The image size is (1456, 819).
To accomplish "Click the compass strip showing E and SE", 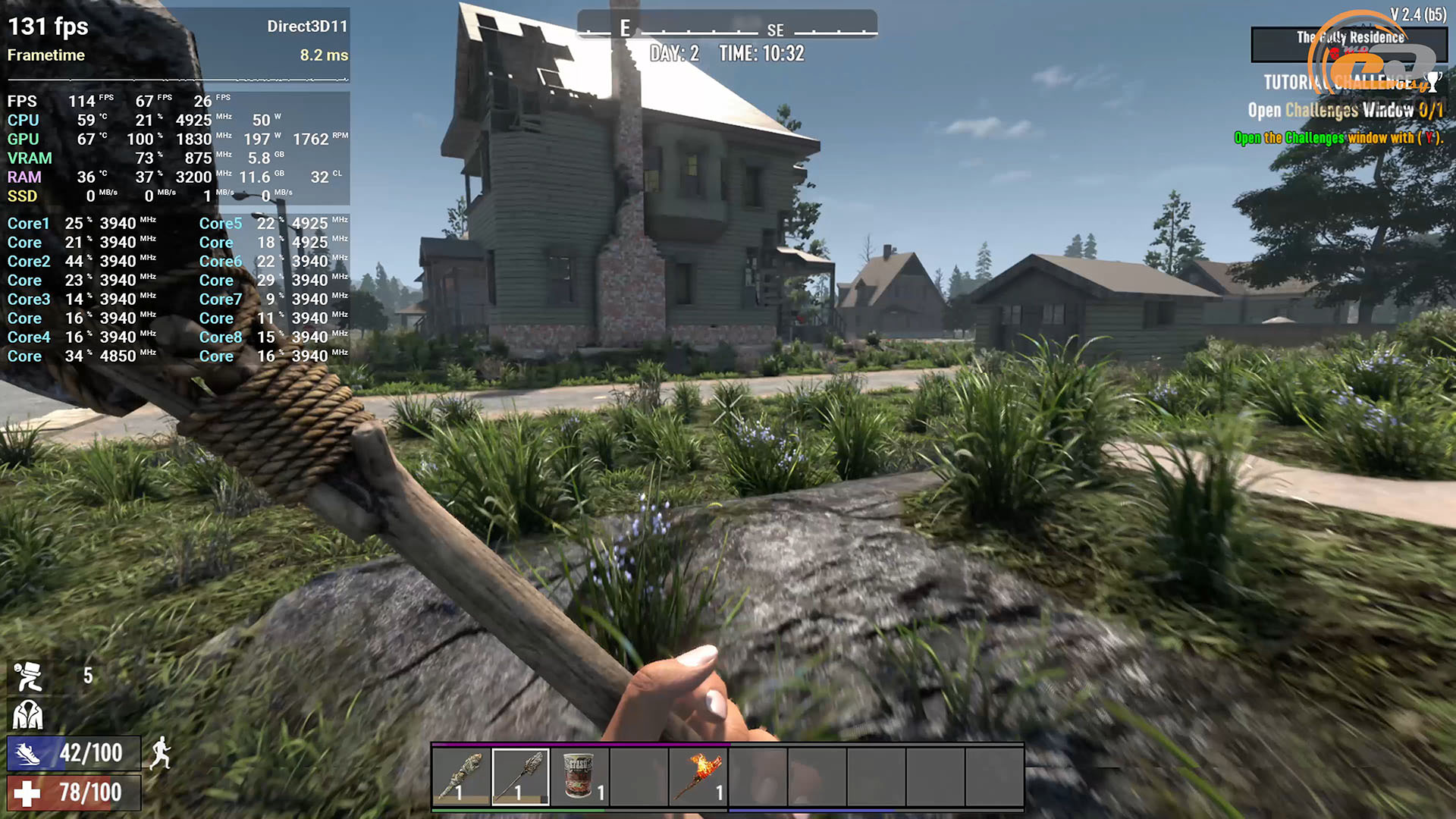I will [726, 27].
